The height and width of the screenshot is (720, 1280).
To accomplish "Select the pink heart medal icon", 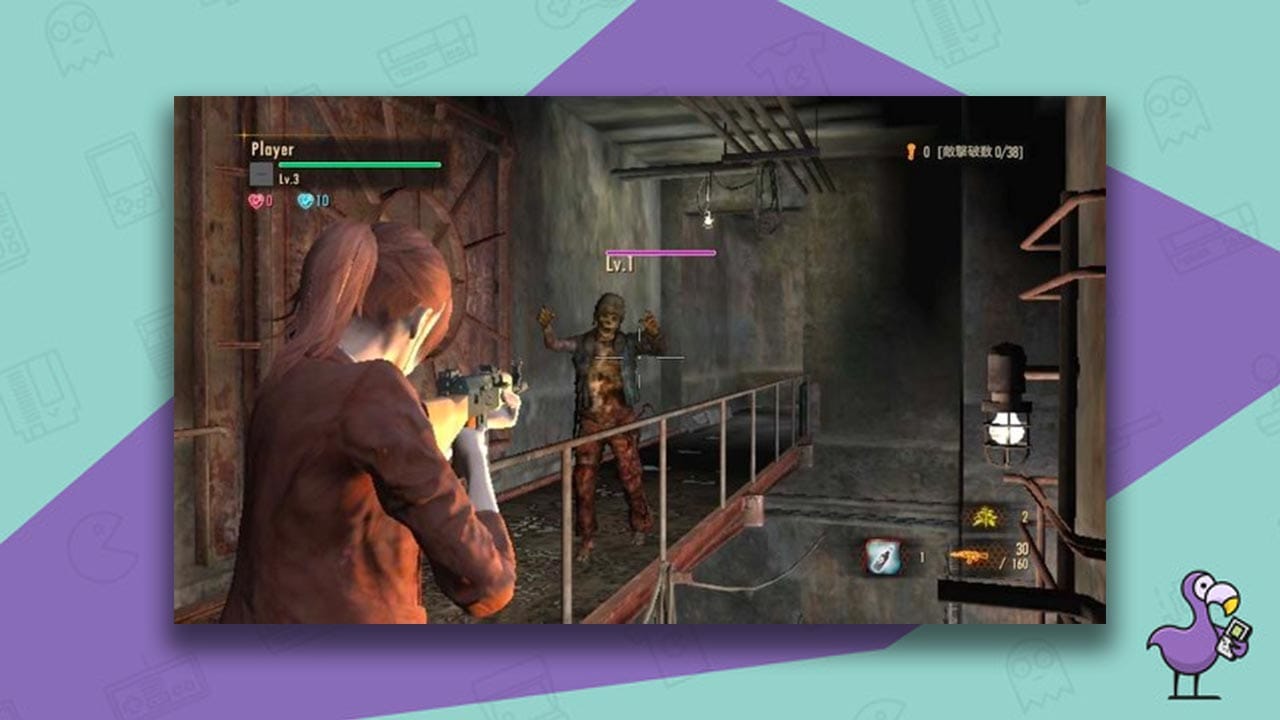I will tap(255, 200).
